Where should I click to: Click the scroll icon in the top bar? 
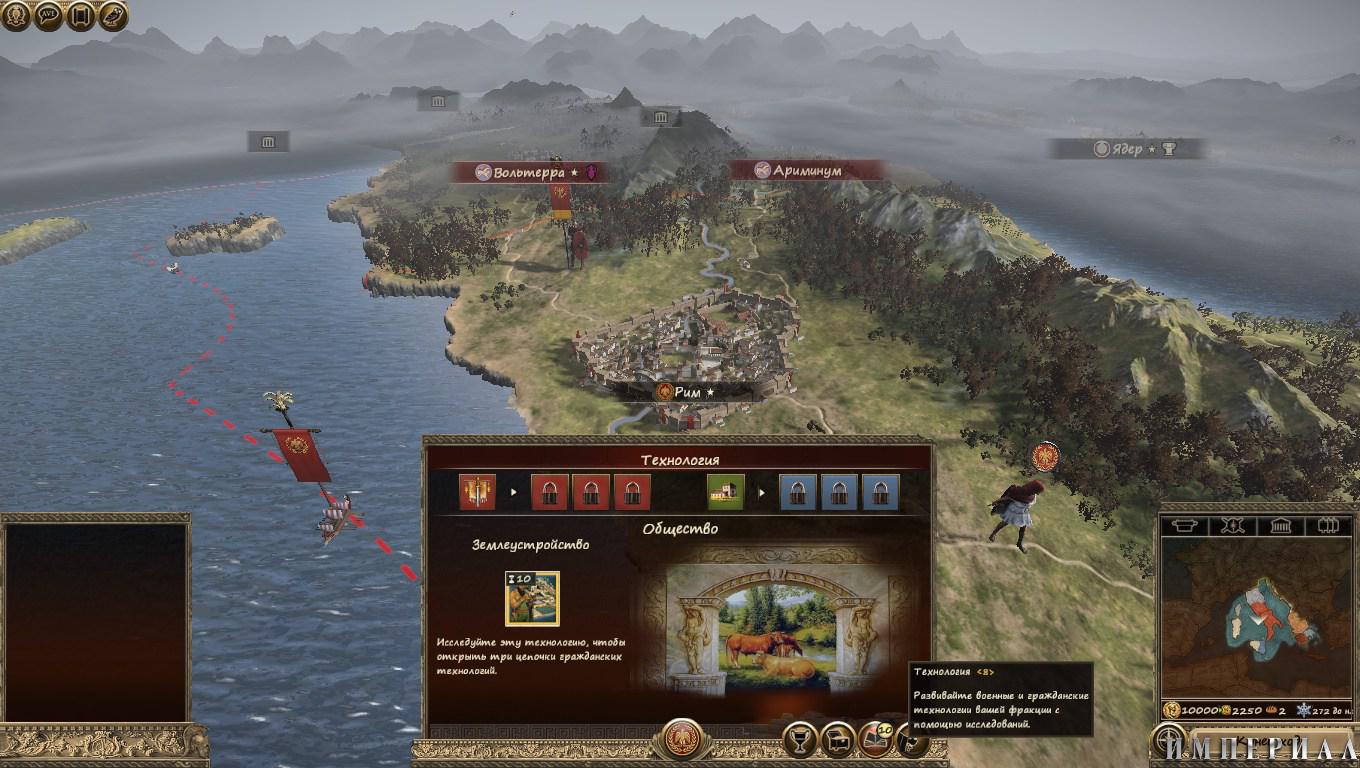point(80,15)
